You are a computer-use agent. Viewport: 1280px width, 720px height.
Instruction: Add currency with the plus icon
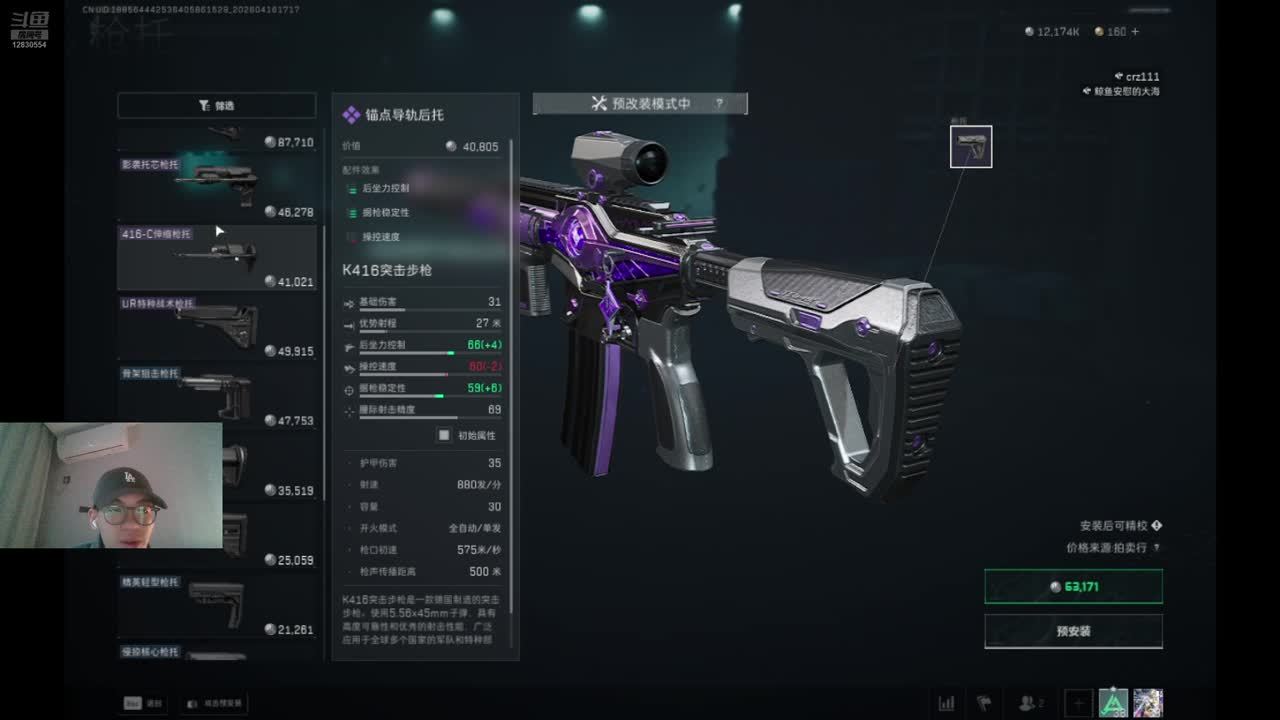1135,32
